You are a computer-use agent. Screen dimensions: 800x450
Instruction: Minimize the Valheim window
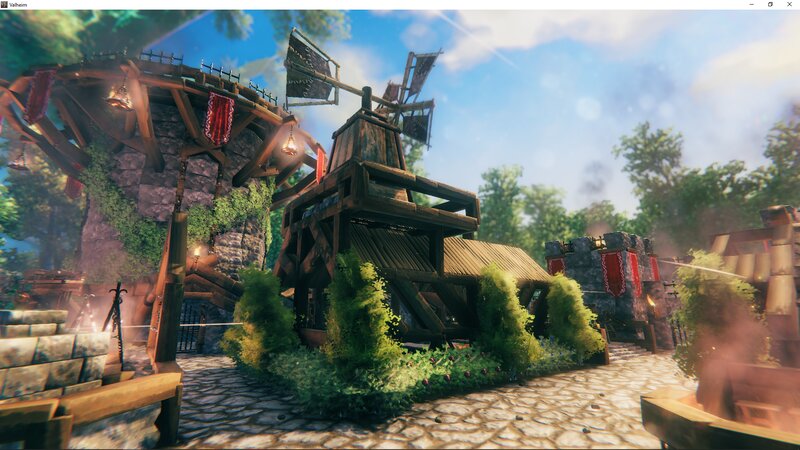tap(751, 4)
